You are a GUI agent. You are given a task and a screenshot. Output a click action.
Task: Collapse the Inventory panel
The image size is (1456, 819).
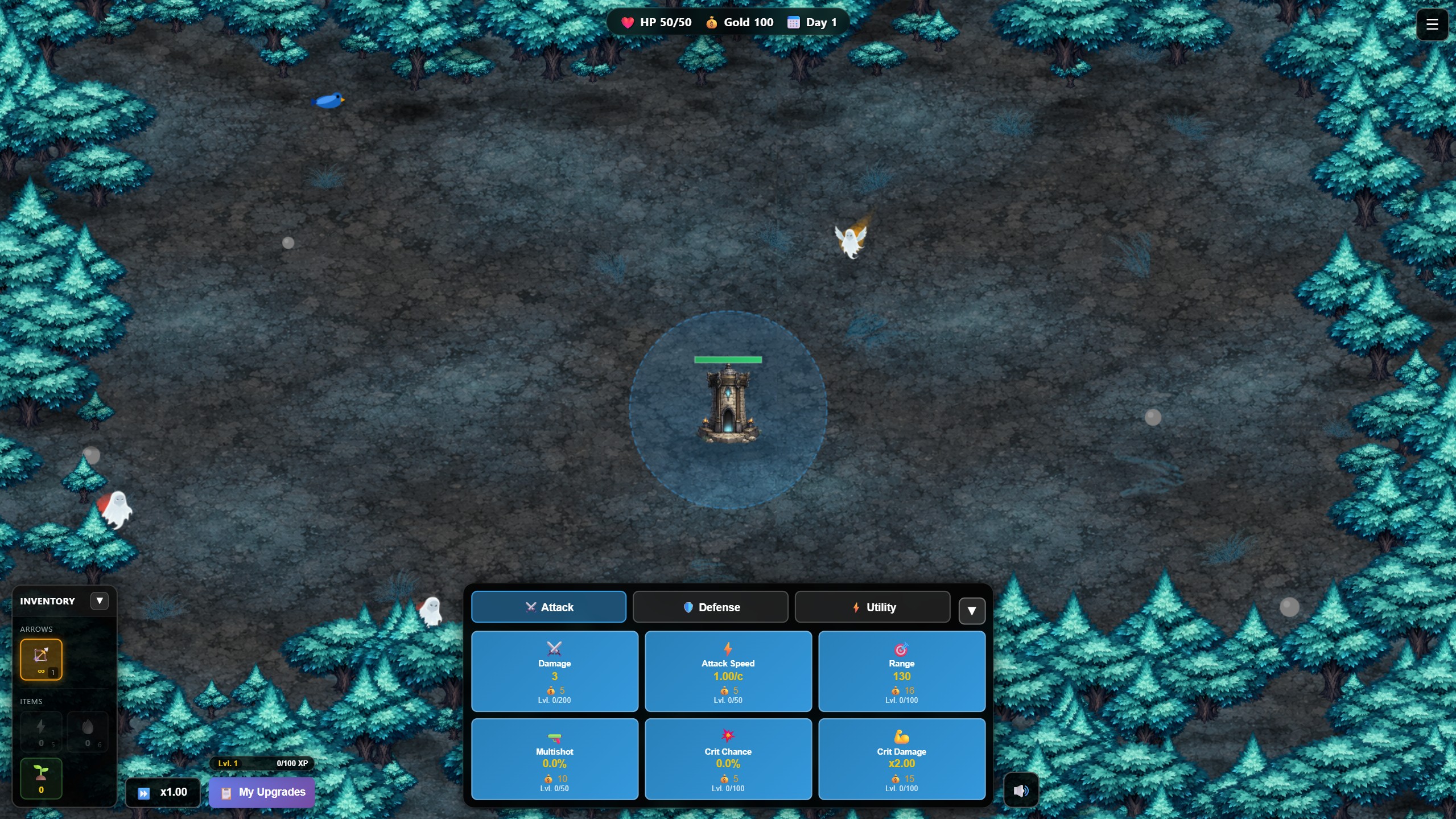coord(100,600)
